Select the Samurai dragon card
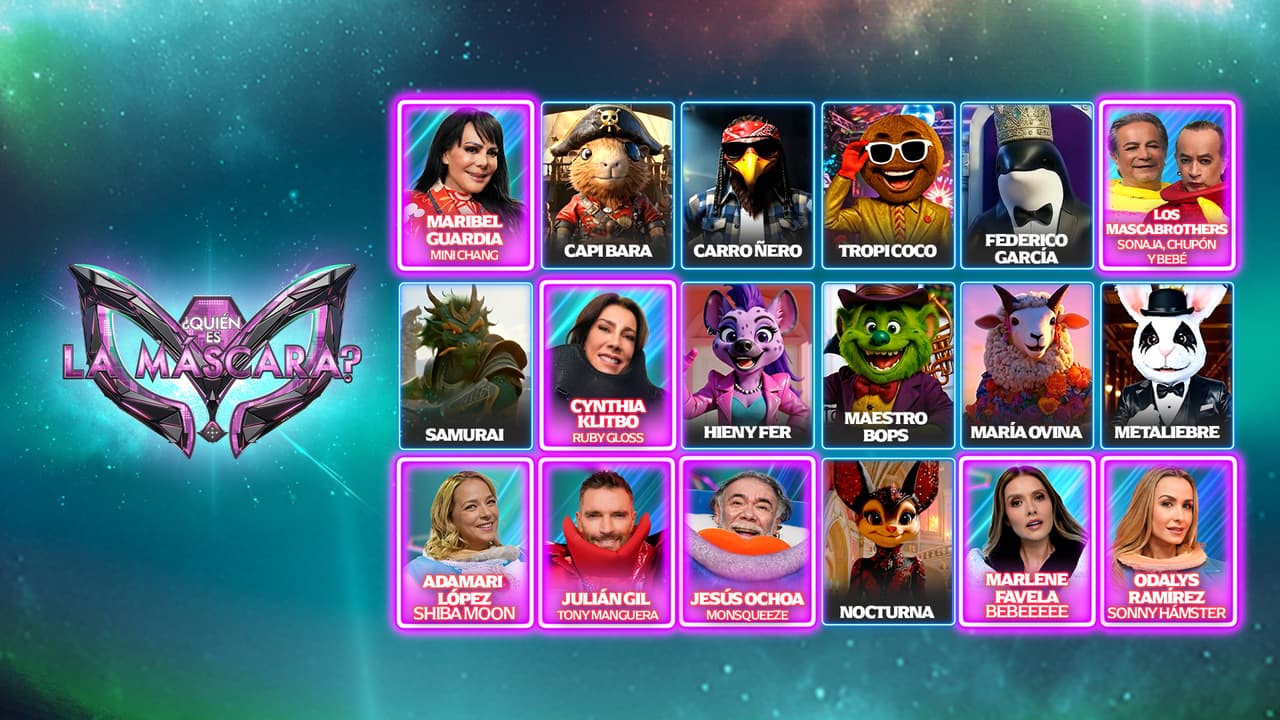Screen dimensions: 1280x720 466,365
